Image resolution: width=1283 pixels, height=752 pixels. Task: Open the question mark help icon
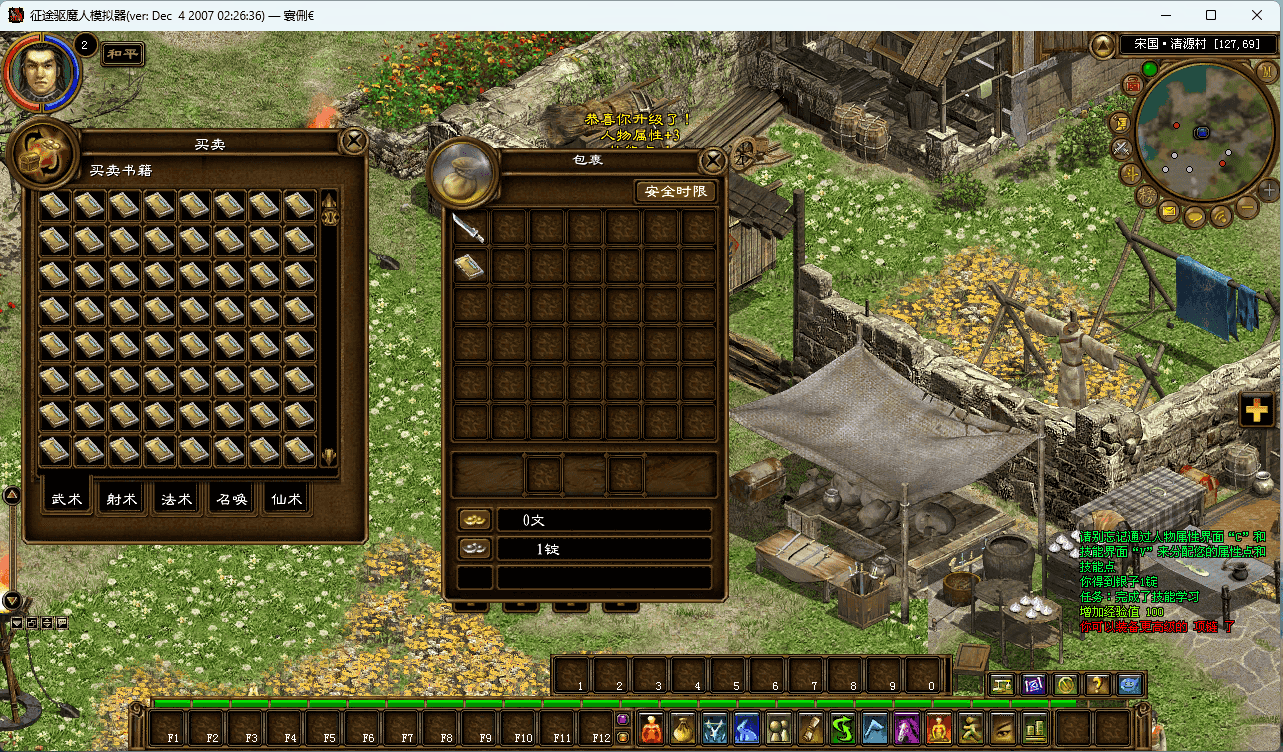(1098, 685)
